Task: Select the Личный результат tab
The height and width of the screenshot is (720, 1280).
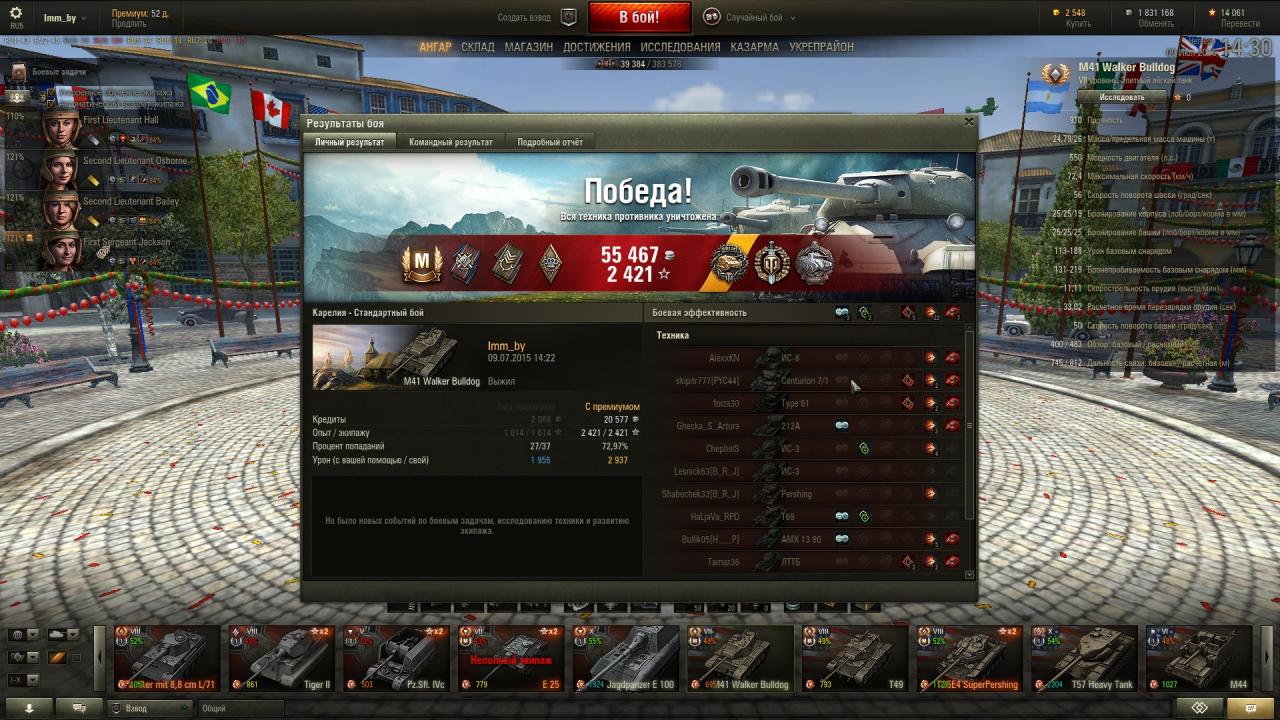Action: [349, 142]
